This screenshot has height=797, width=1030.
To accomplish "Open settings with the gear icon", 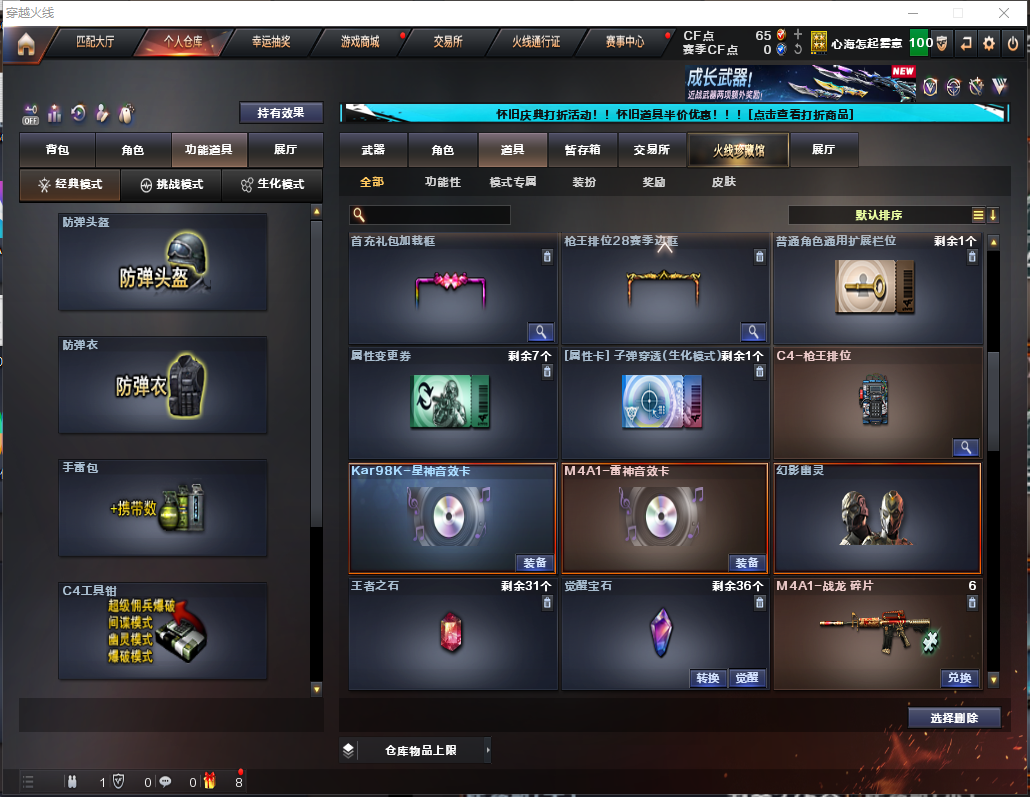I will (x=989, y=43).
